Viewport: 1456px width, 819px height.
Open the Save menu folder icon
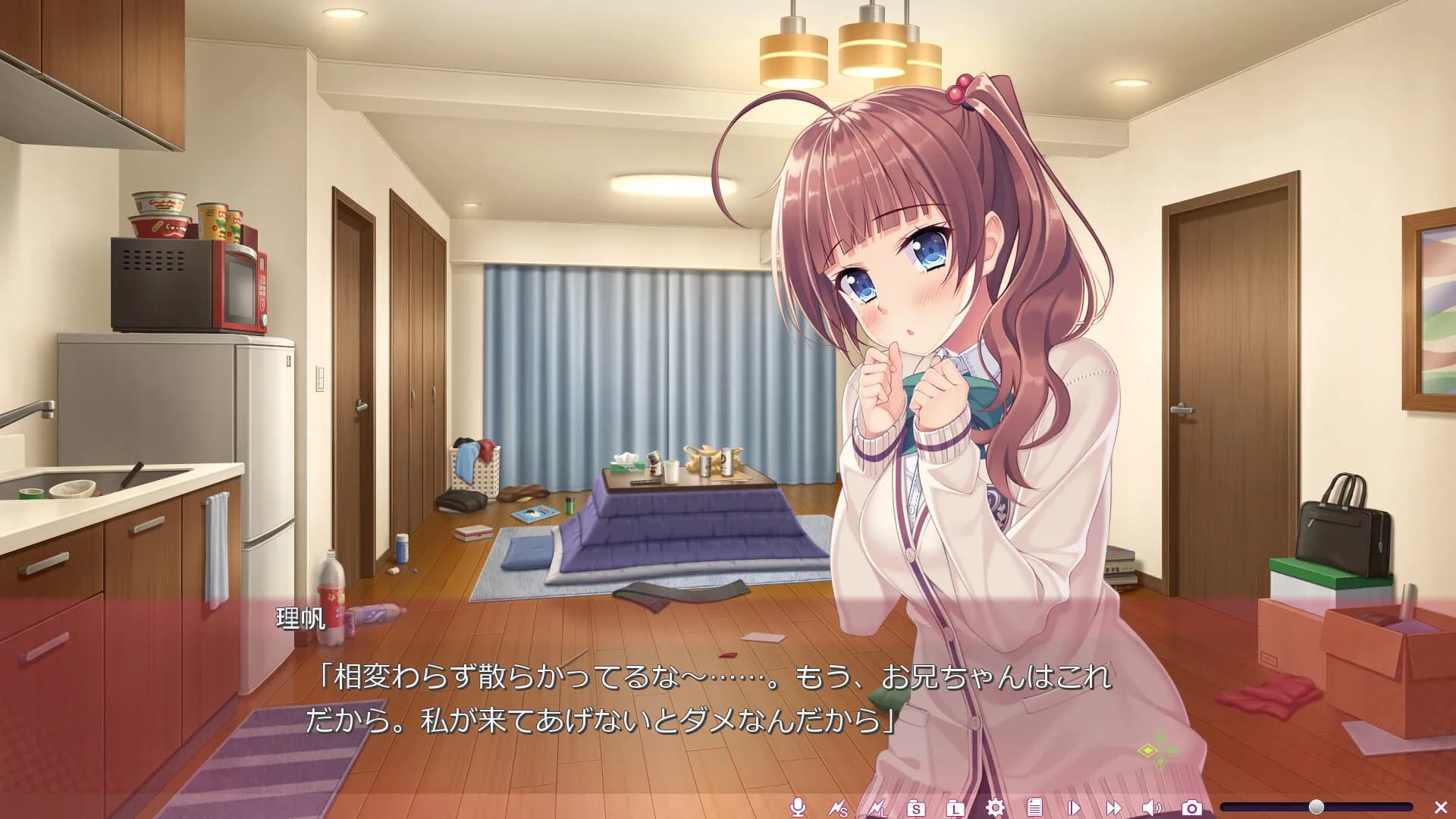tap(916, 808)
